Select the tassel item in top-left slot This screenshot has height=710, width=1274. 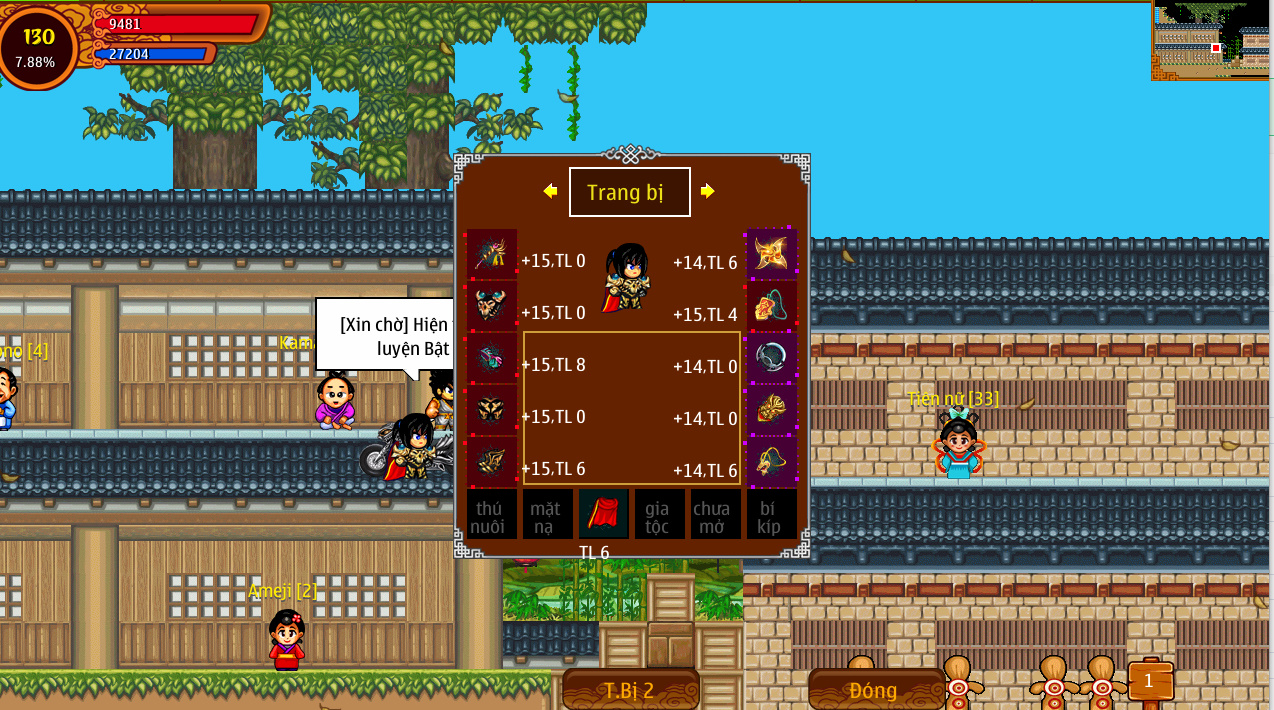pos(492,254)
